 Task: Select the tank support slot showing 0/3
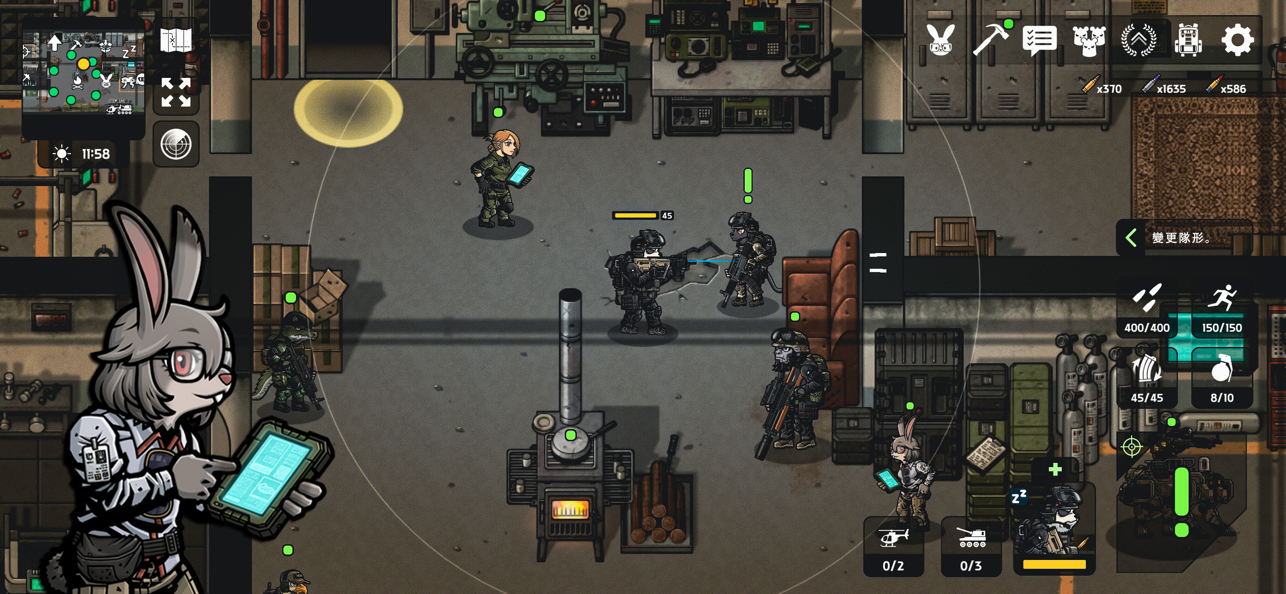970,547
